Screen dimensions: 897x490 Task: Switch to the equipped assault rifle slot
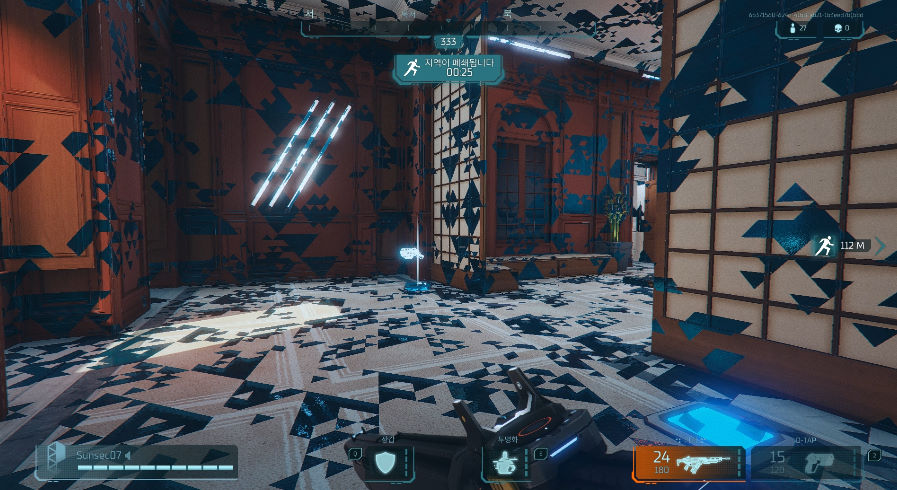click(689, 462)
